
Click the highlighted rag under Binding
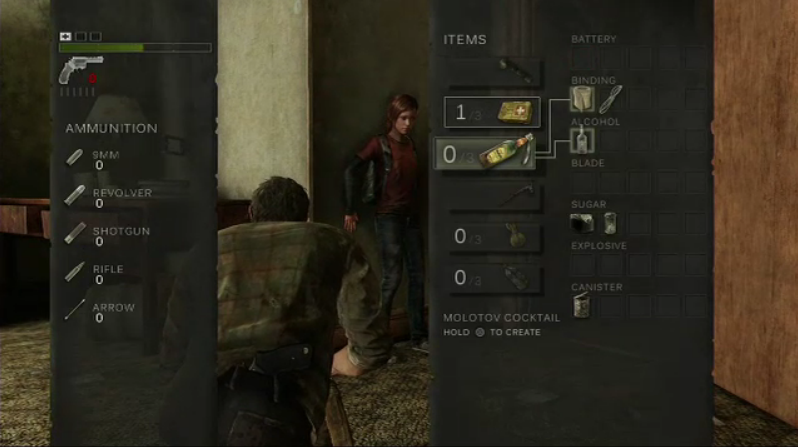point(582,98)
